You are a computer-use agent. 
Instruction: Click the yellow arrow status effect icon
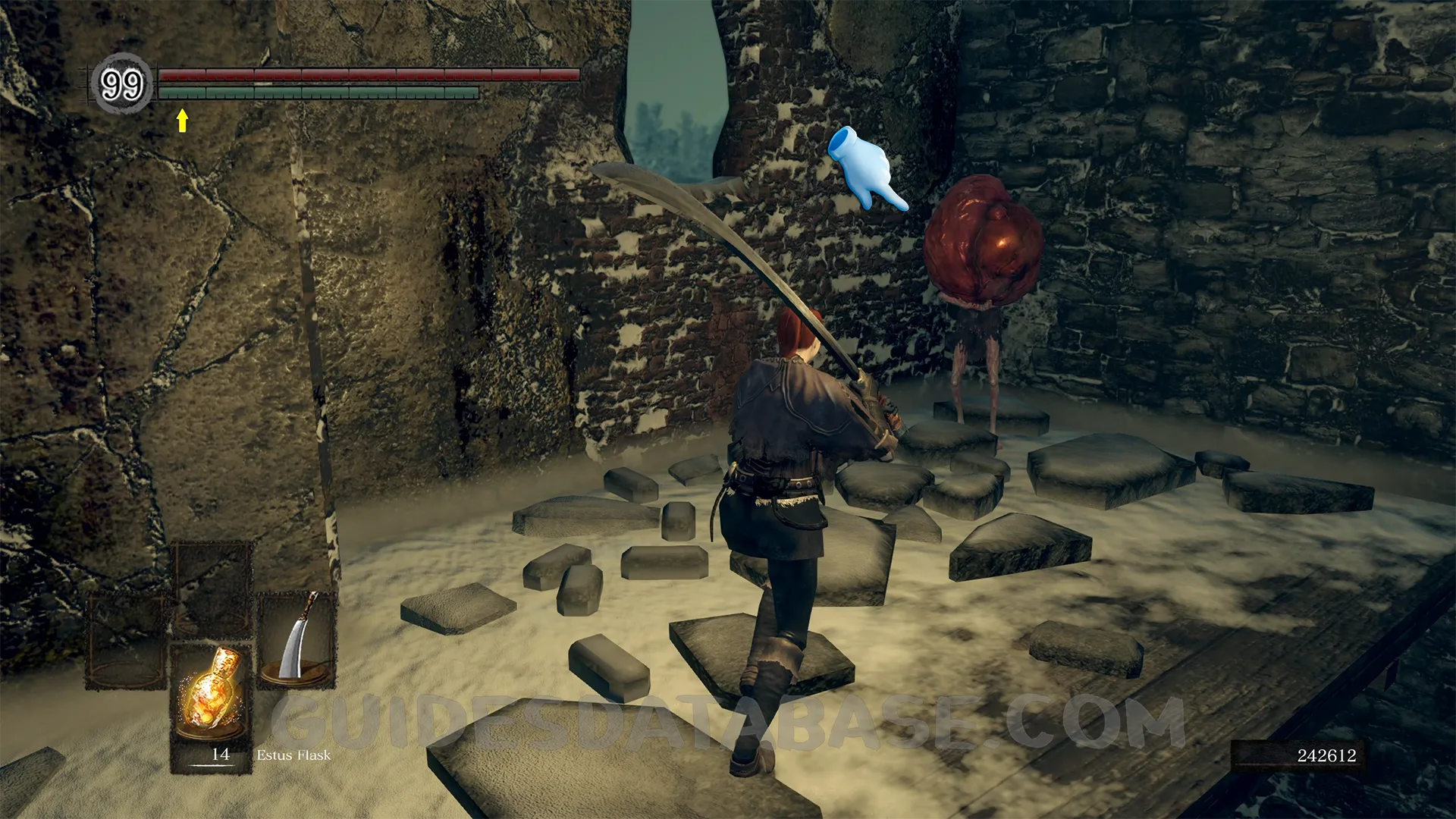click(182, 120)
